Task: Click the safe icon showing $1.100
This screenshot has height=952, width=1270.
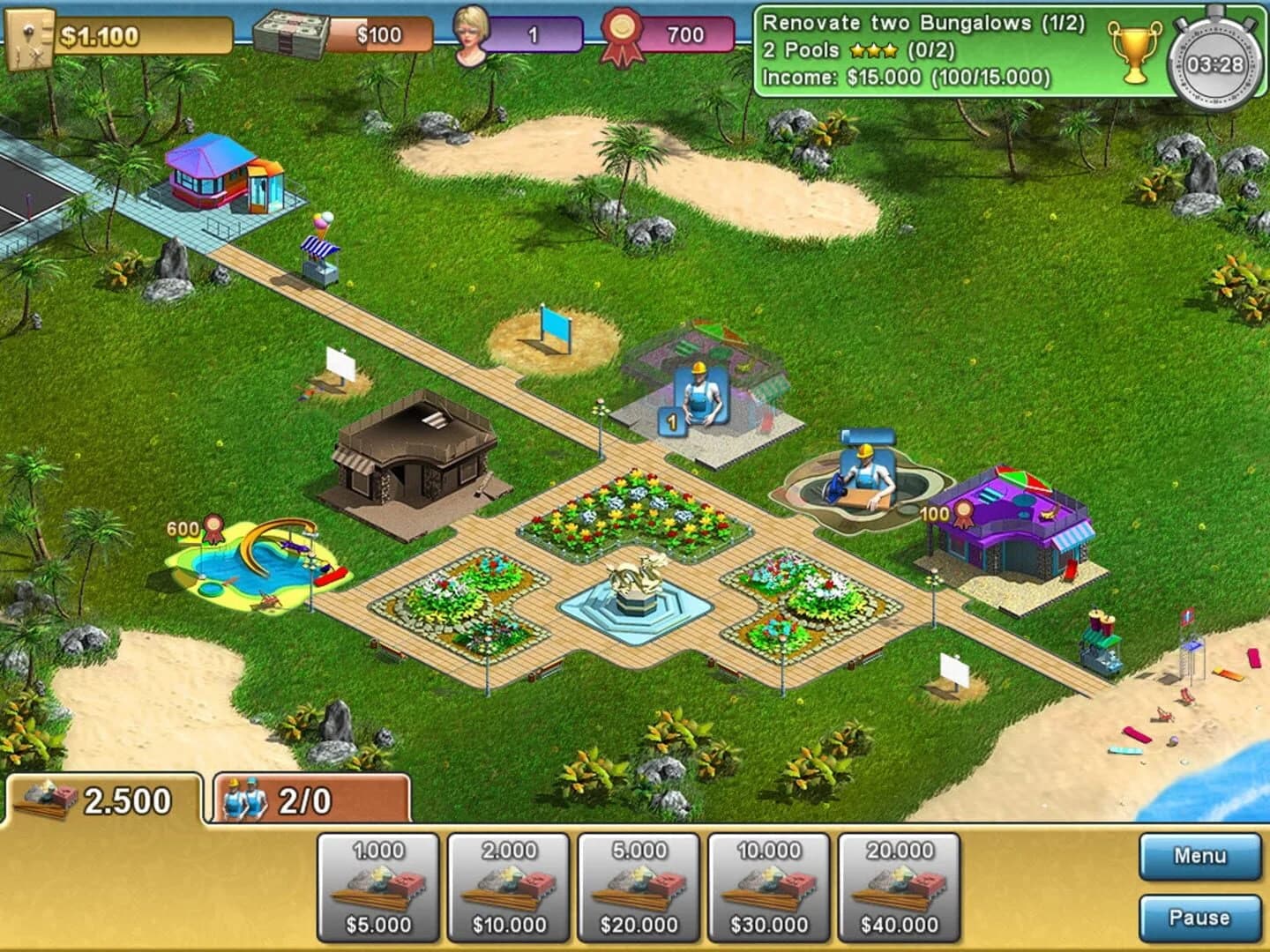Action: tap(29, 35)
